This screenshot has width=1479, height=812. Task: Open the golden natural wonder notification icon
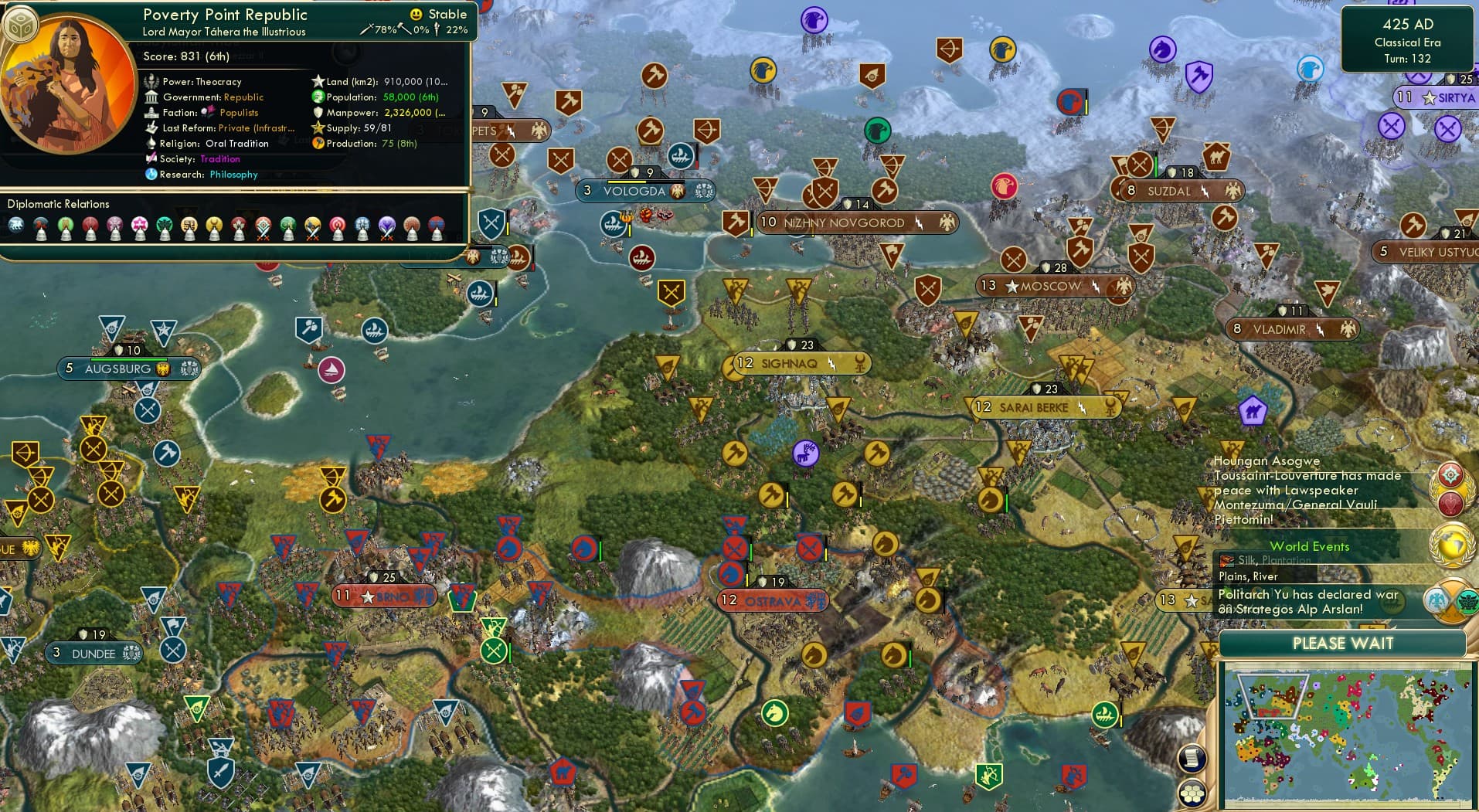pyautogui.click(x=1452, y=545)
